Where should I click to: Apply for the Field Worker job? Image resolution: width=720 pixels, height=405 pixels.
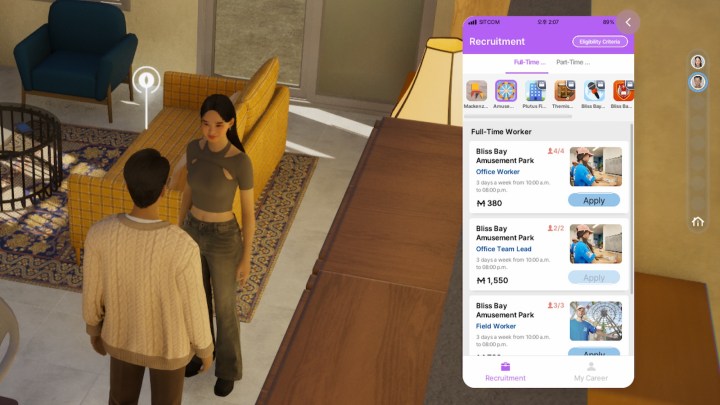point(594,353)
